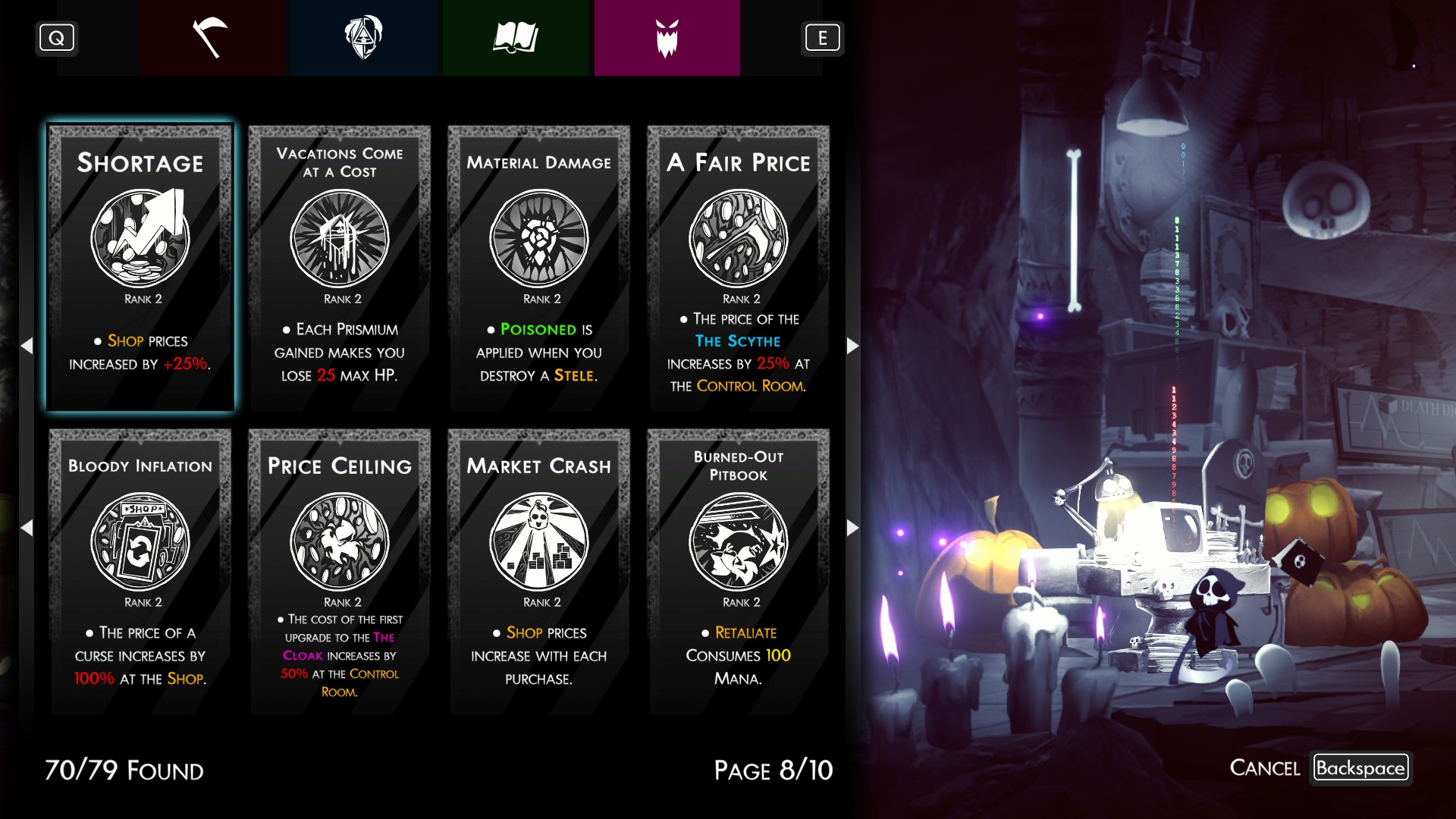
Task: Select the horned mask curses tab
Action: [667, 38]
